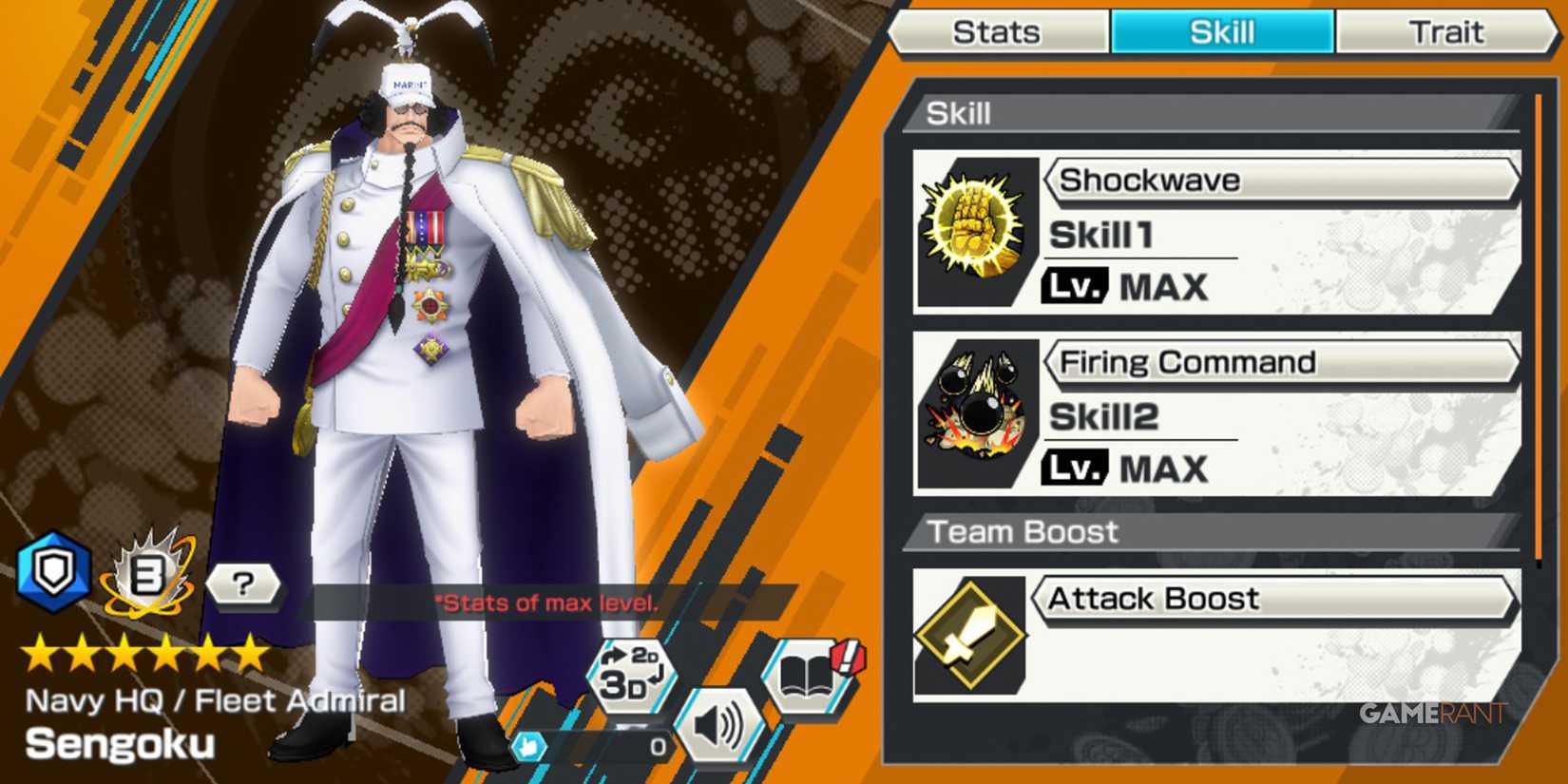Expand the Team Boost section
The width and height of the screenshot is (1568, 784).
[x=1023, y=532]
